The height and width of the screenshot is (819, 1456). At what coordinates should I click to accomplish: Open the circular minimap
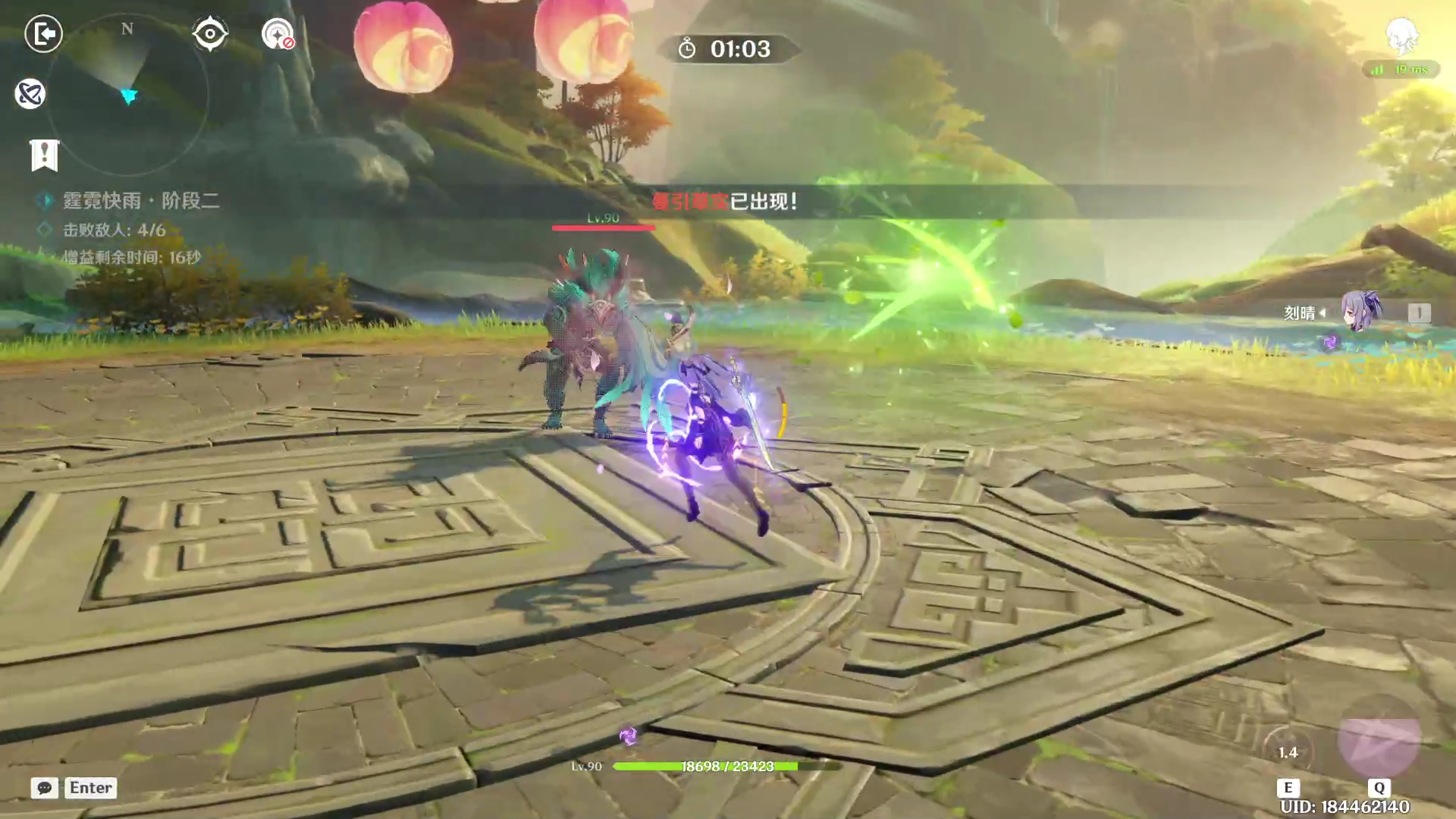127,96
